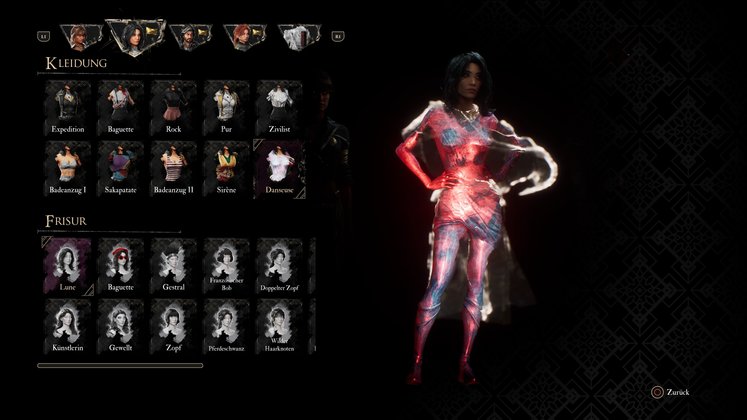The width and height of the screenshot is (747, 420).
Task: Select the Badeanzug I swimsuit
Action: (x=68, y=168)
